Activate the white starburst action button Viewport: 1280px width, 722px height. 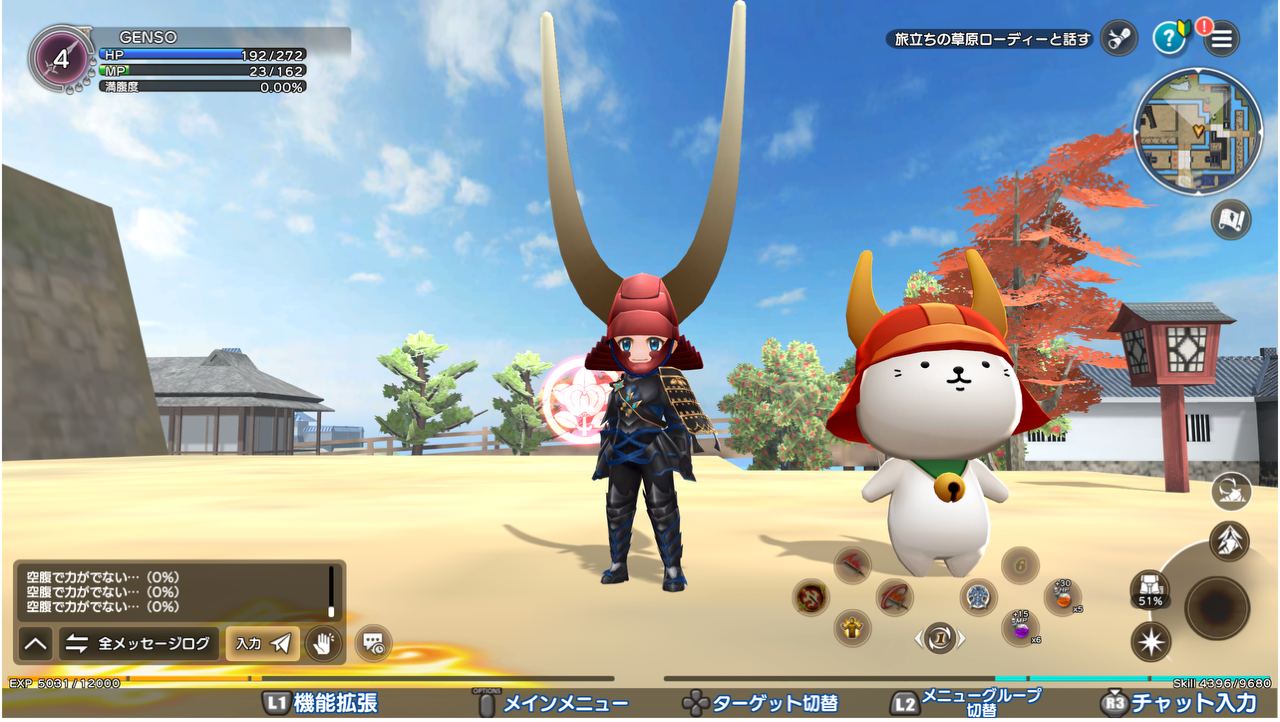click(1150, 641)
